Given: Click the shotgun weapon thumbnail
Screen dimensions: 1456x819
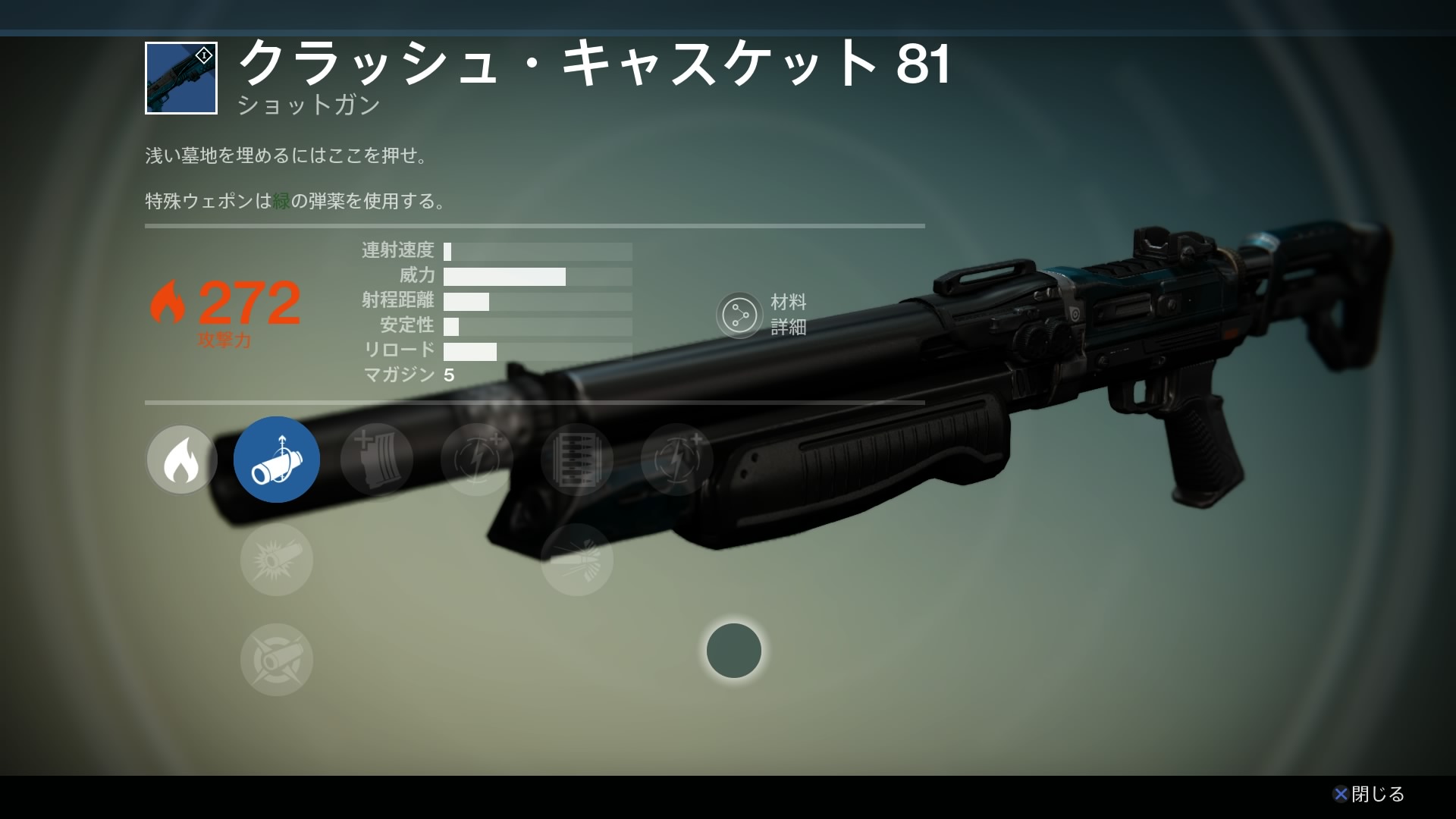Looking at the screenshot, I should (x=181, y=78).
